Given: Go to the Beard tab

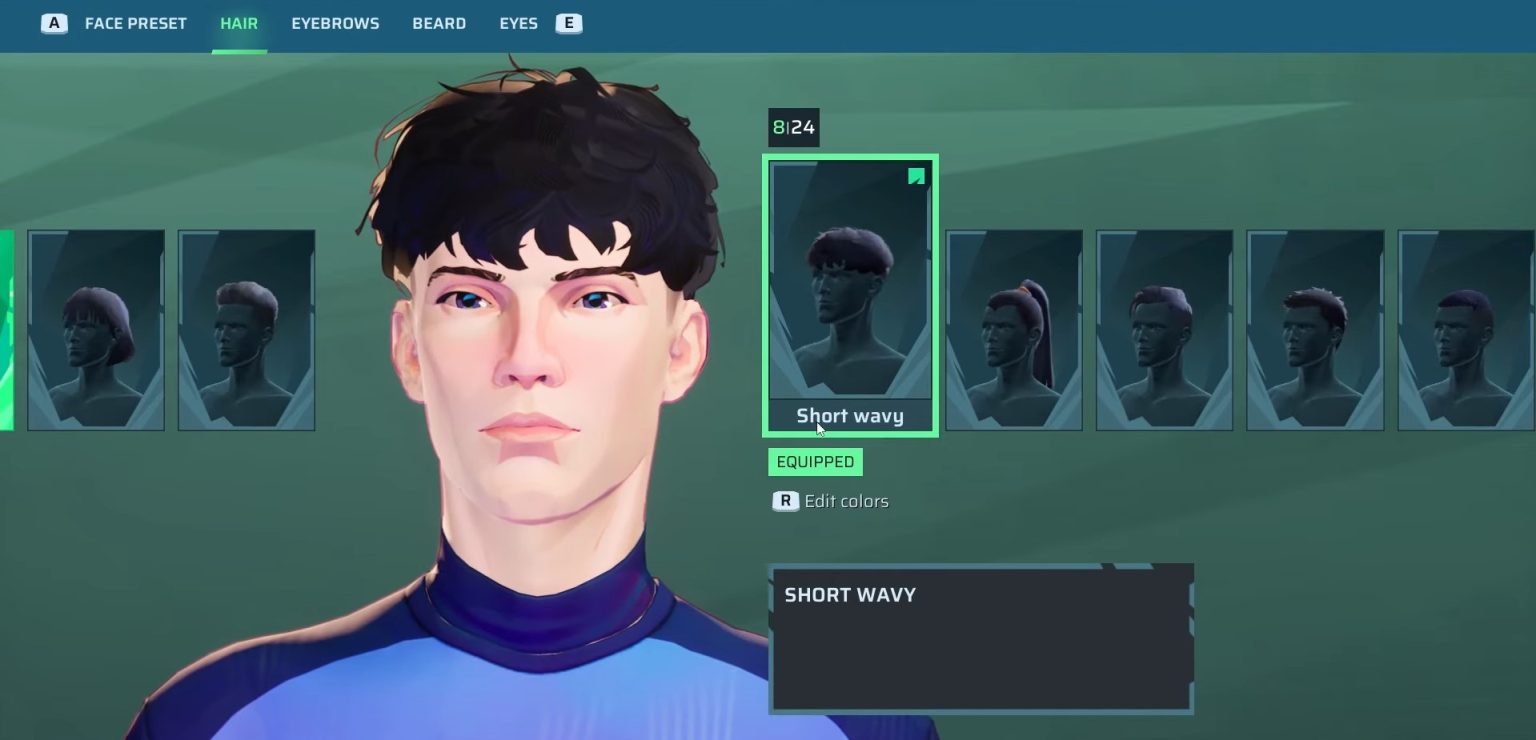Looking at the screenshot, I should (439, 23).
